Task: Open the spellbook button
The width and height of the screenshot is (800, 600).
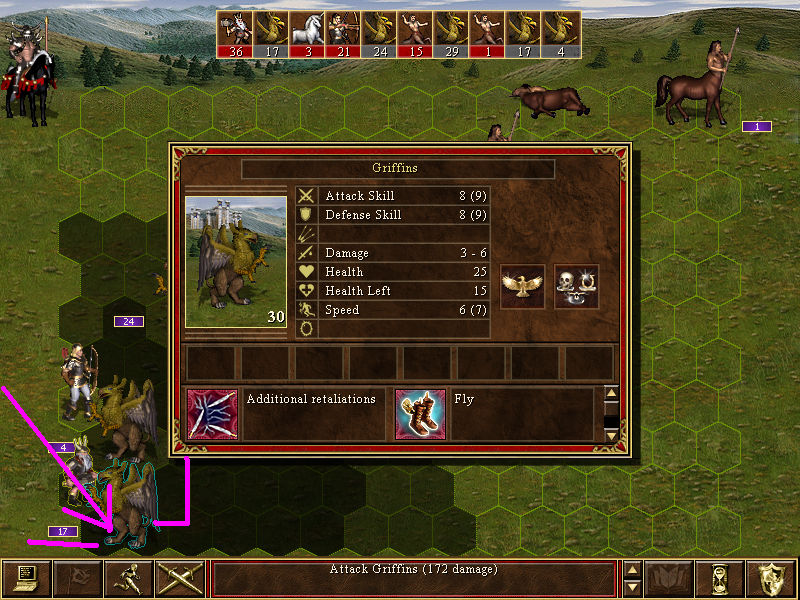Action: pyautogui.click(x=669, y=579)
